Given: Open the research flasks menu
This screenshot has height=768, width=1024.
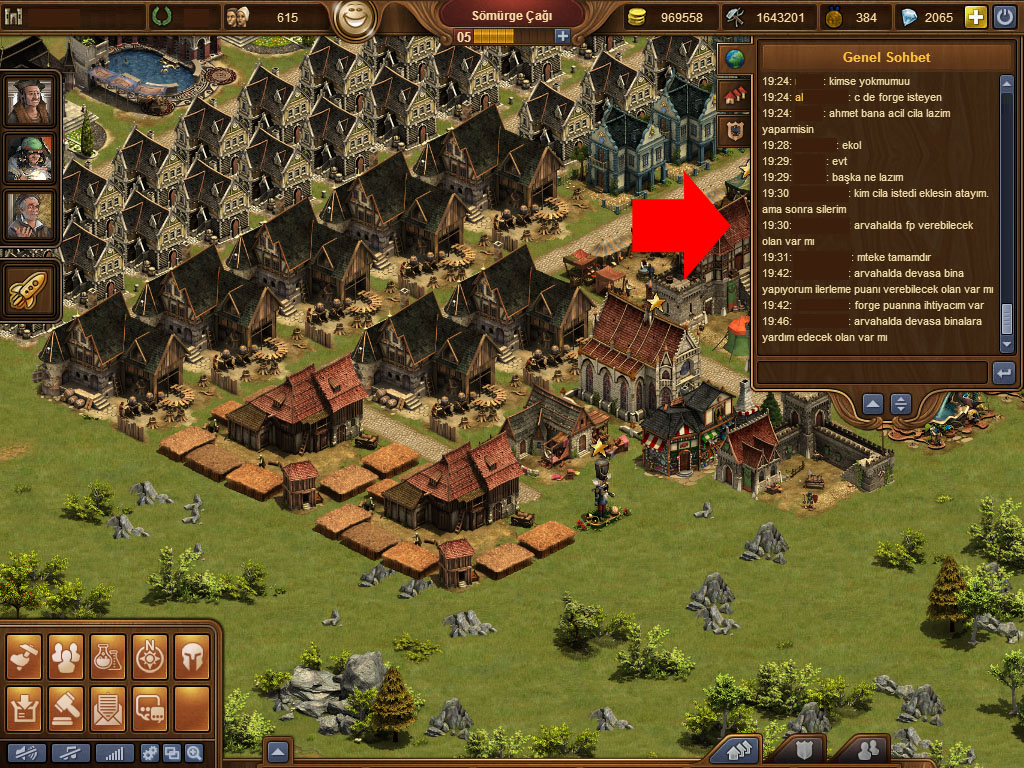Looking at the screenshot, I should [x=108, y=656].
